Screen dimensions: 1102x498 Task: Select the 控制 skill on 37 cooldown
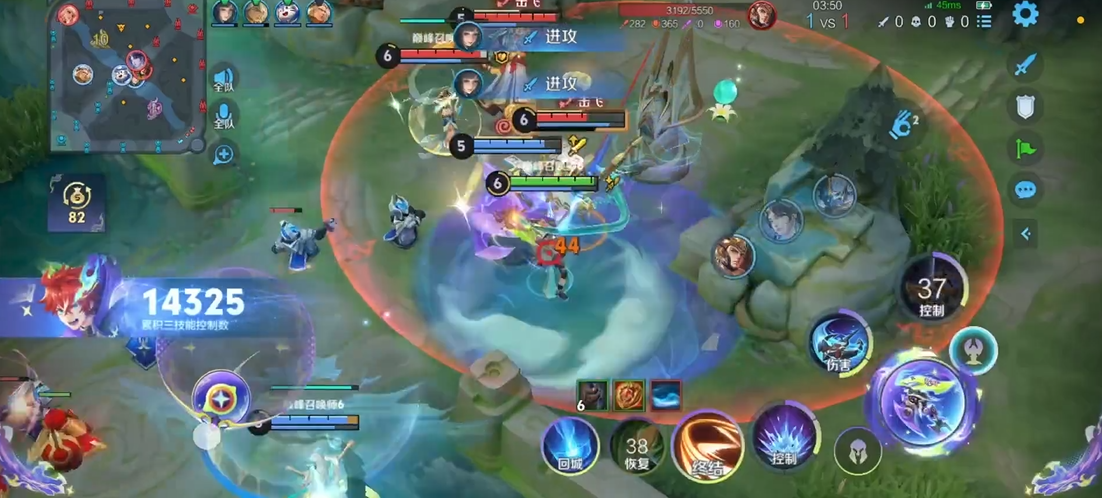[931, 289]
